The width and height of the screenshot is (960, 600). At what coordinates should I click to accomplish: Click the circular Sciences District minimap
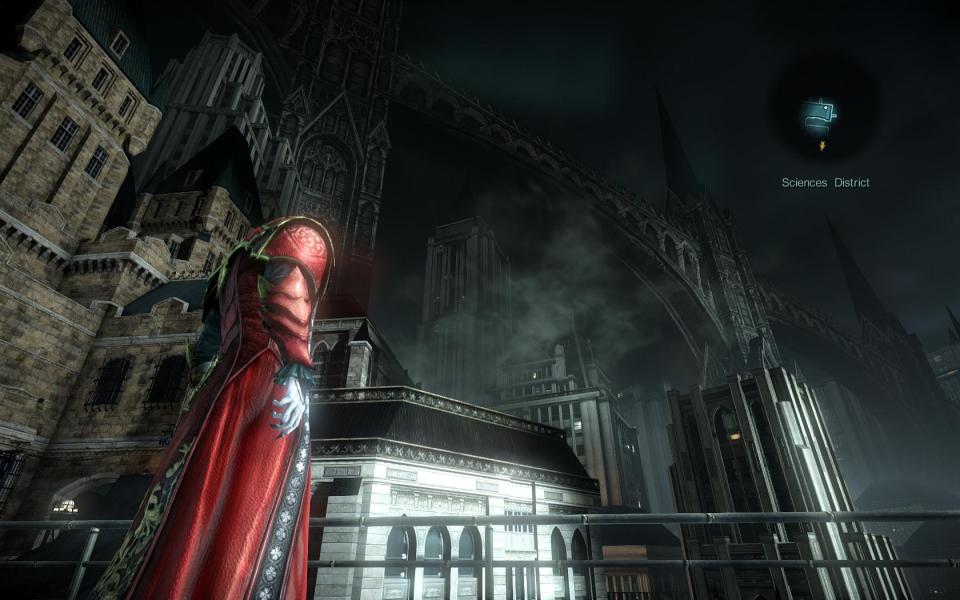pos(824,112)
